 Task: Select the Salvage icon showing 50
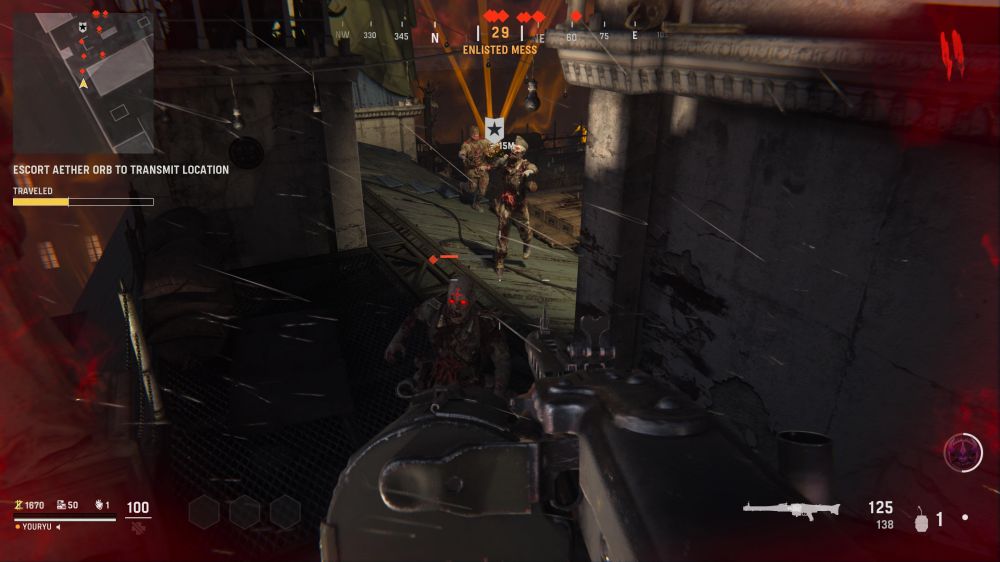[61, 506]
